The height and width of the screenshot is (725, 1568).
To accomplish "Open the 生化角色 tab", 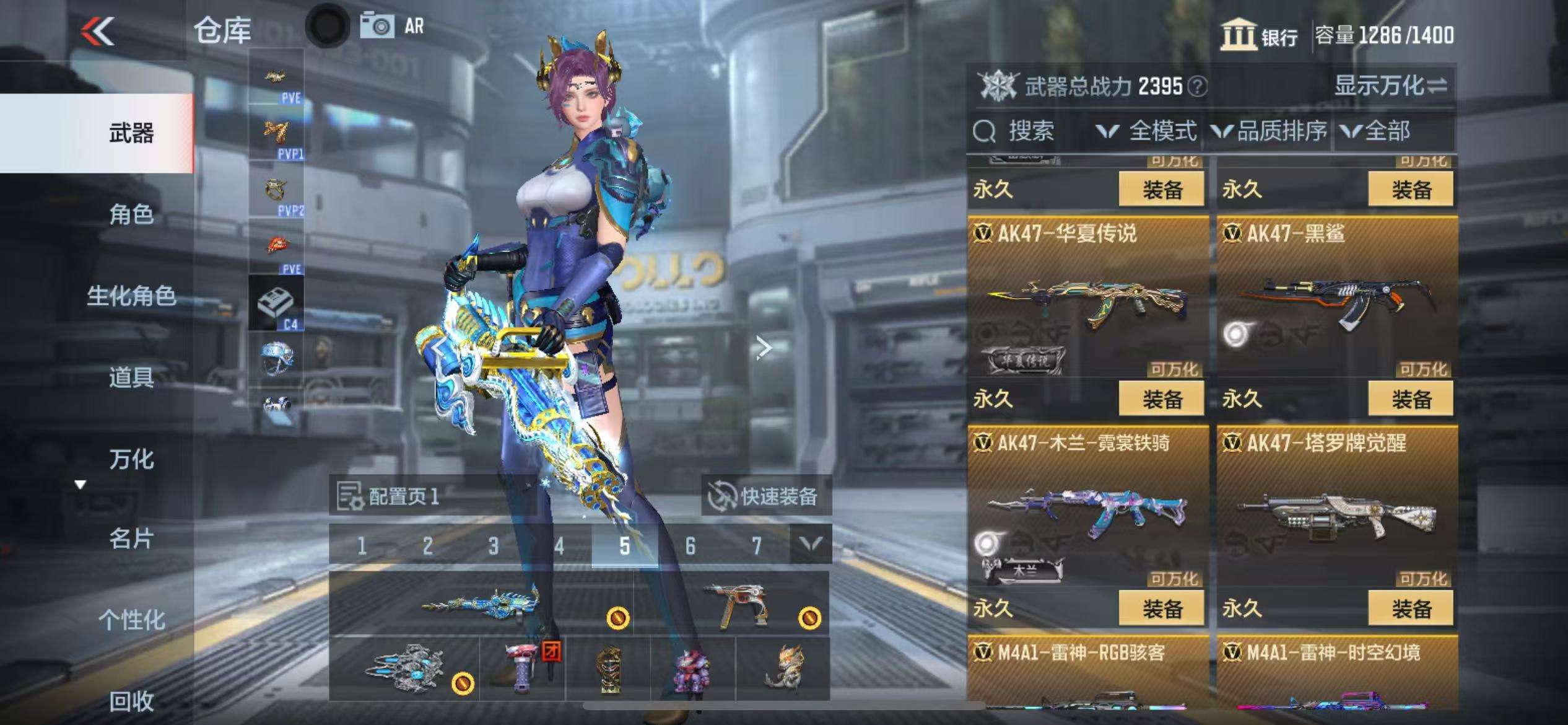I will click(x=131, y=296).
